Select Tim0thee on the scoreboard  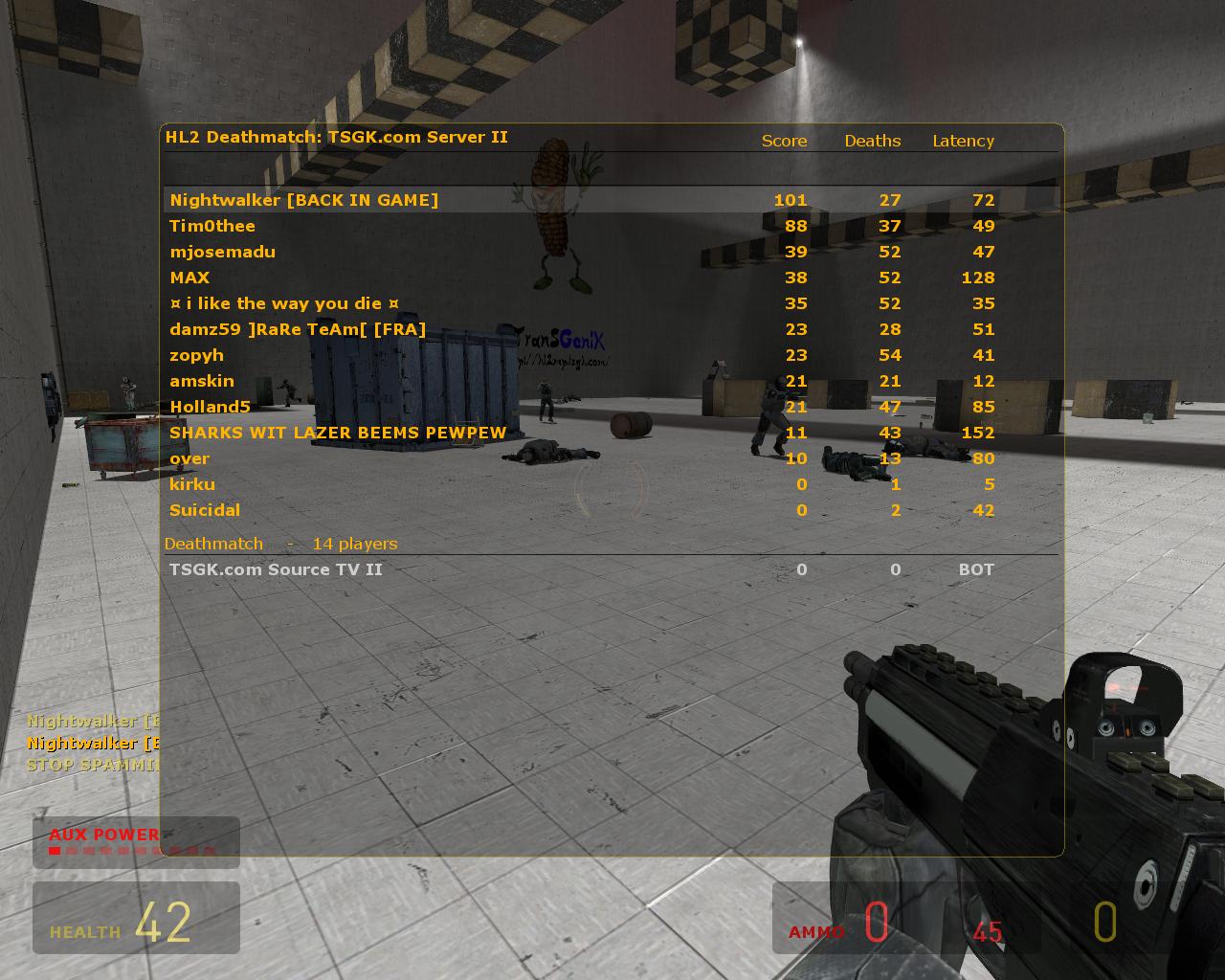click(212, 226)
